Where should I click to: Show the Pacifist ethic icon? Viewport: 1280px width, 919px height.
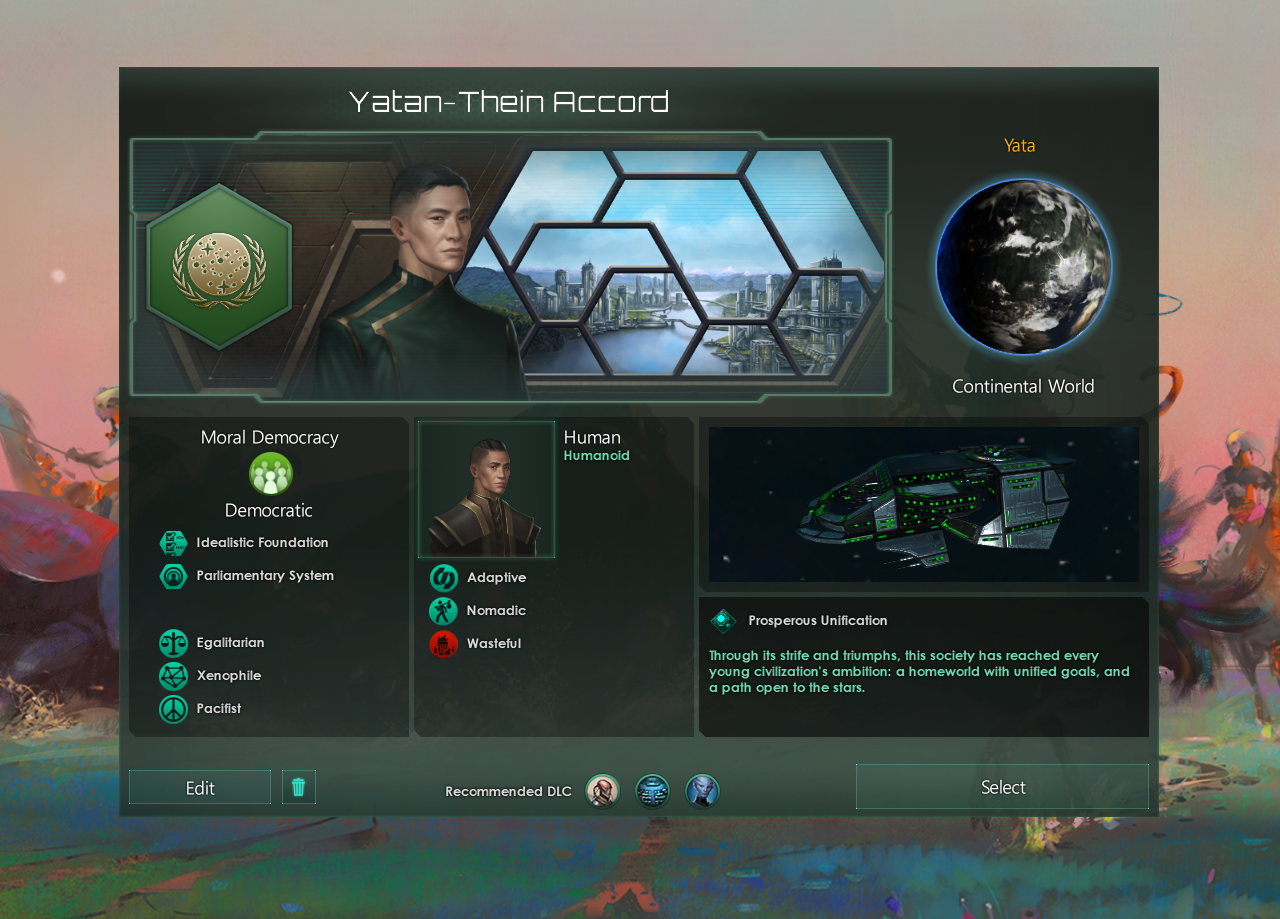tap(174, 709)
